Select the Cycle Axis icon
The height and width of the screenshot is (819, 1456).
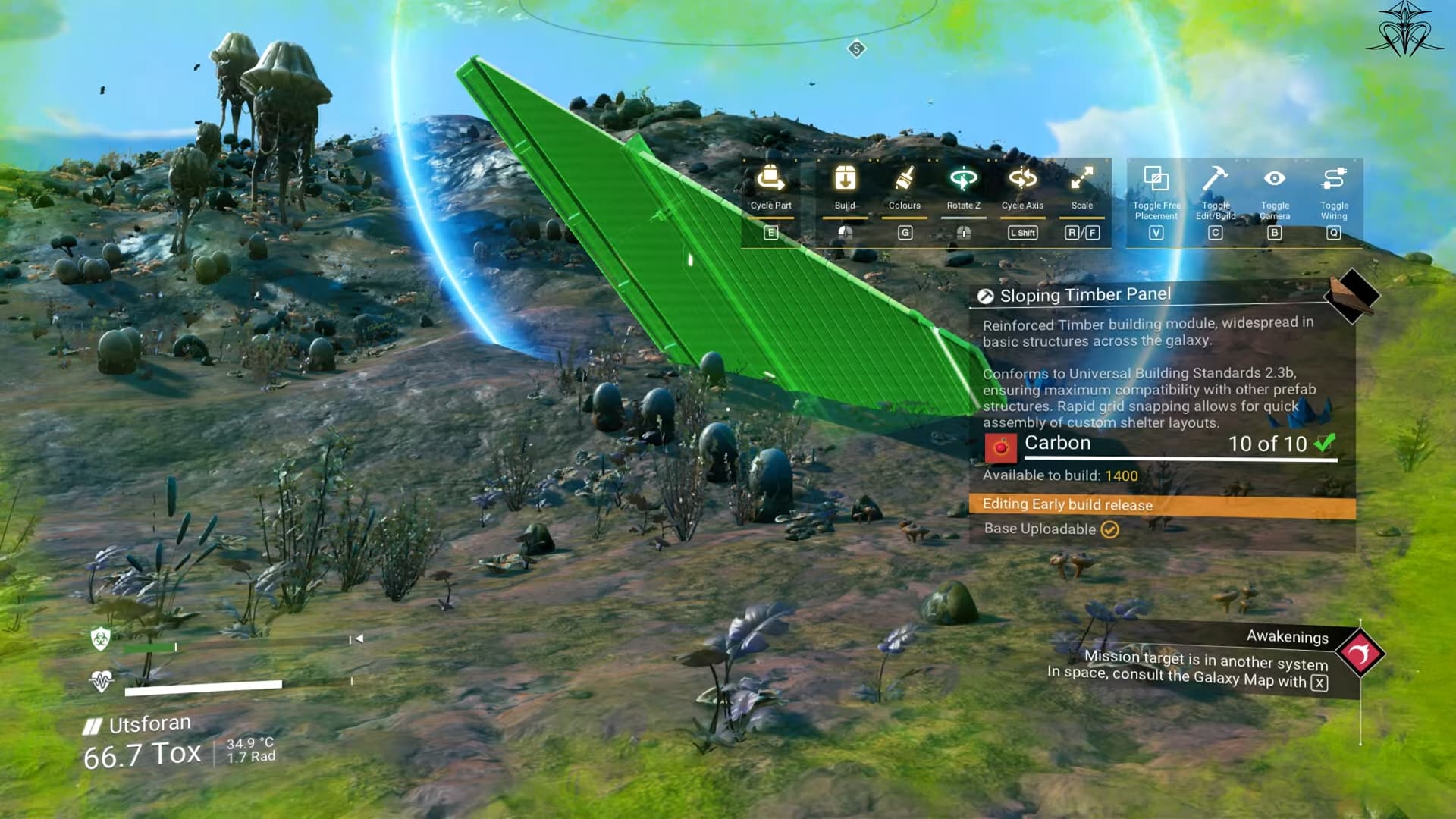tap(1022, 180)
